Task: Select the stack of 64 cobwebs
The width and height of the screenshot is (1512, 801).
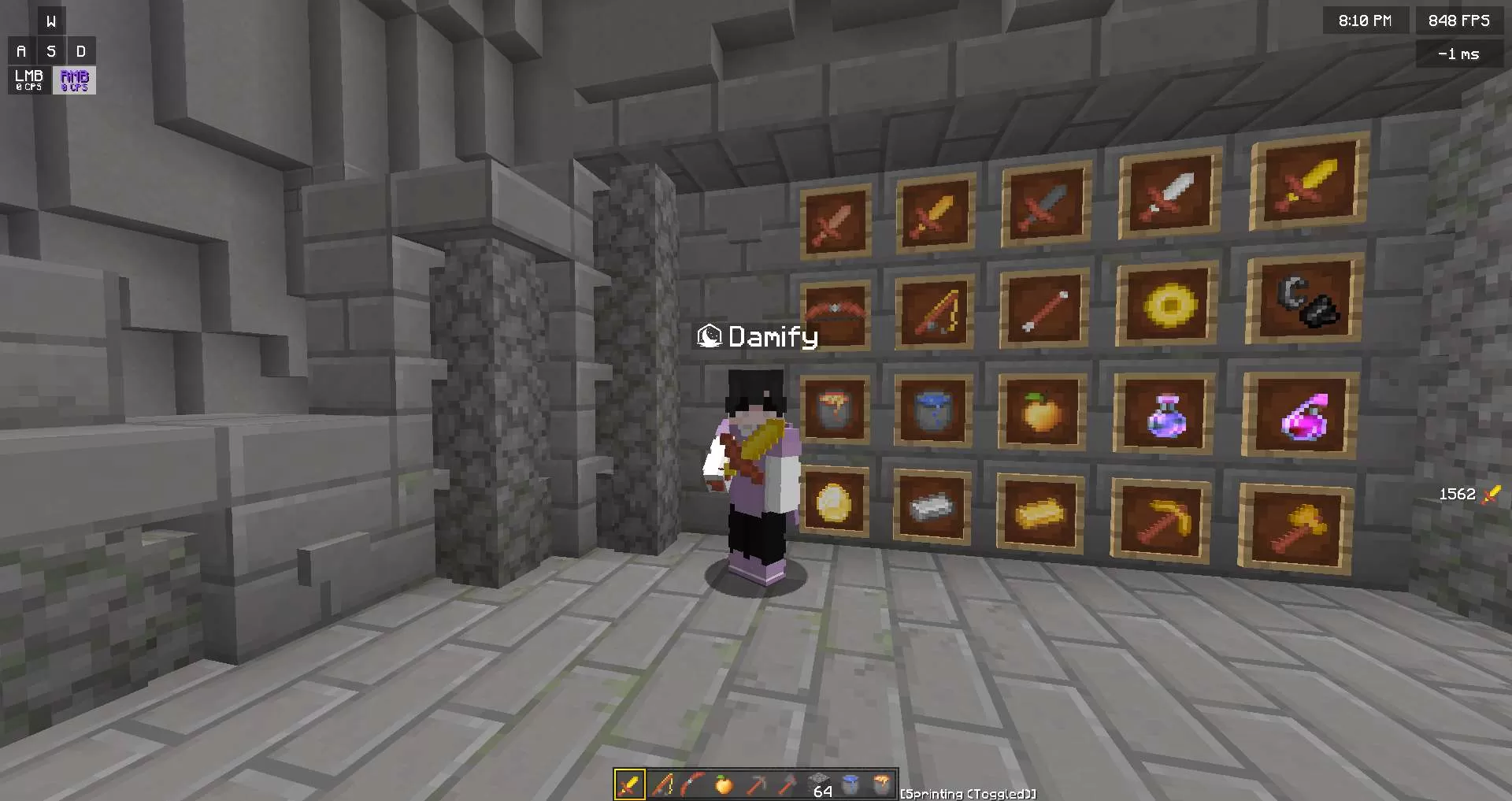Action: 819,784
